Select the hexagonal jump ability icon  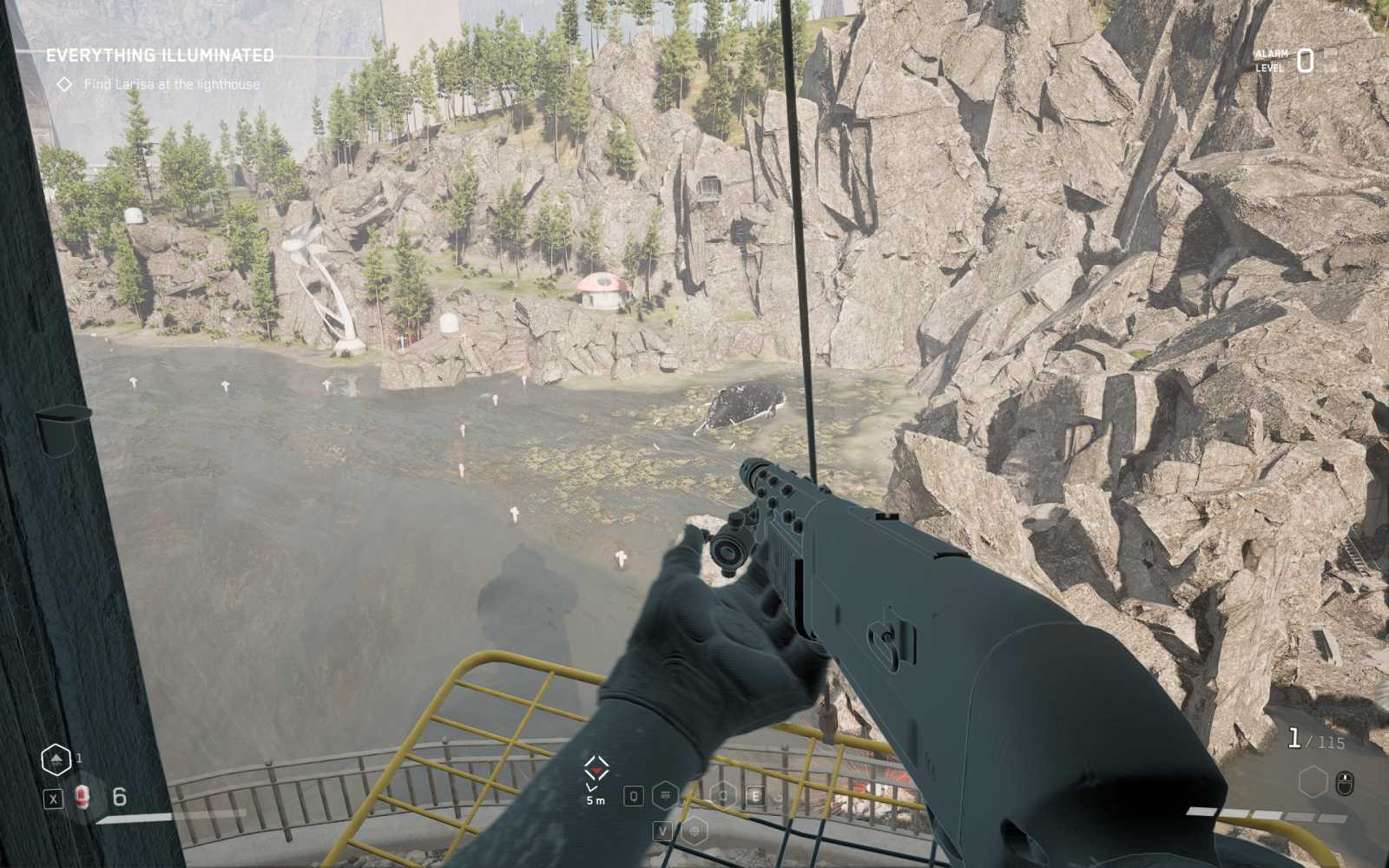click(56, 759)
